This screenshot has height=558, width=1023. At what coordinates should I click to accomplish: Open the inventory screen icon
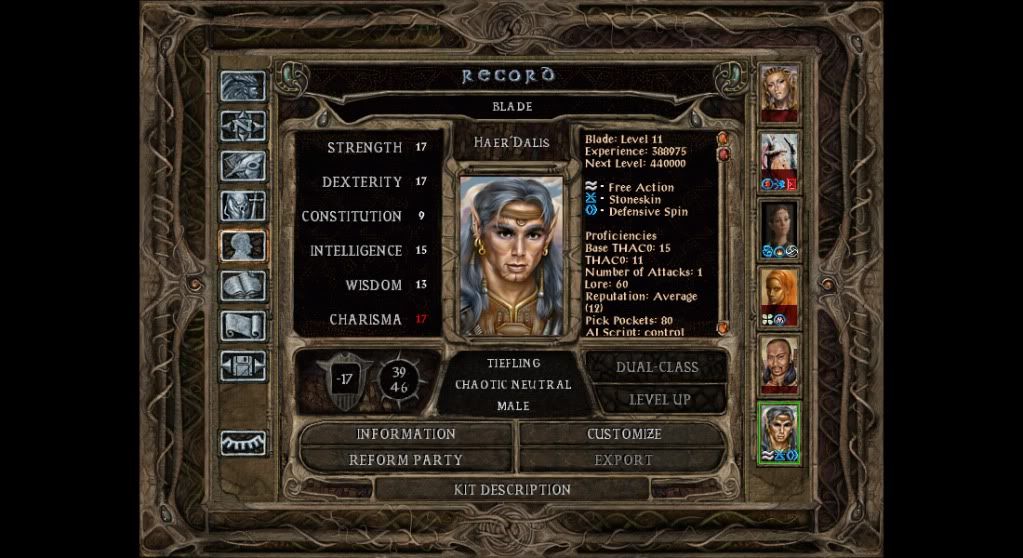click(243, 206)
